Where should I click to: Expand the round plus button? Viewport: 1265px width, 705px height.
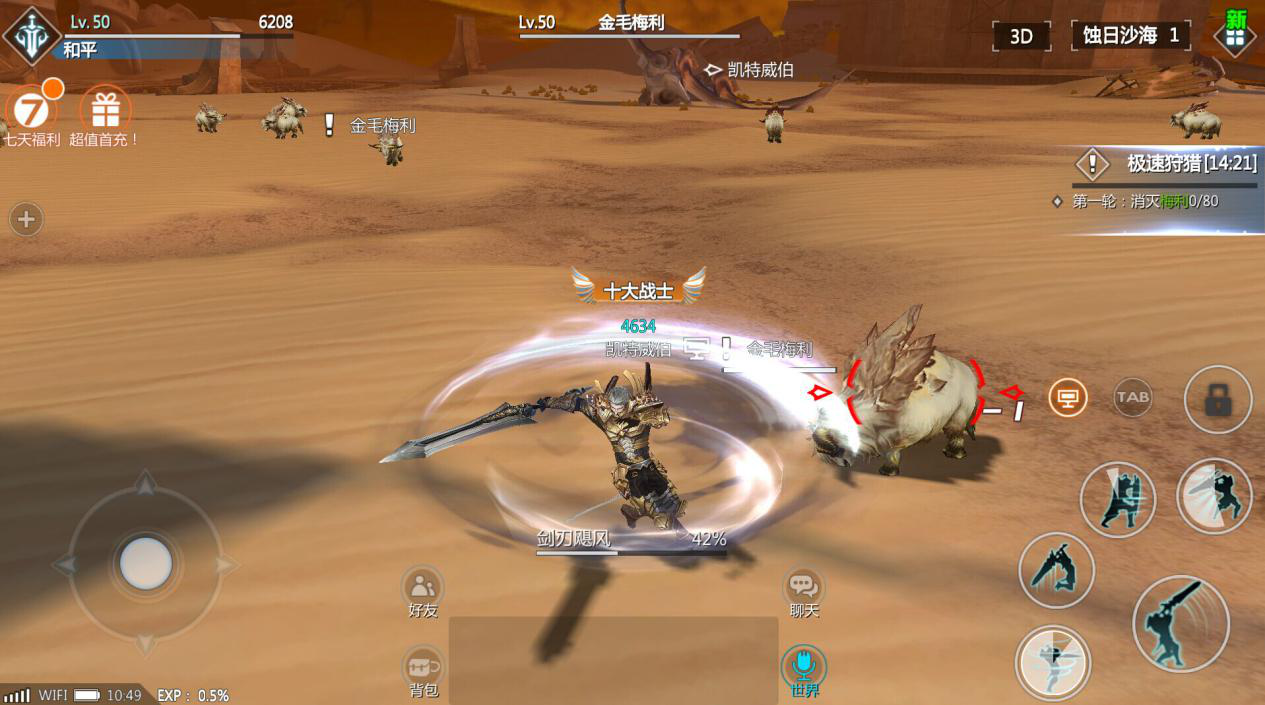point(26,219)
